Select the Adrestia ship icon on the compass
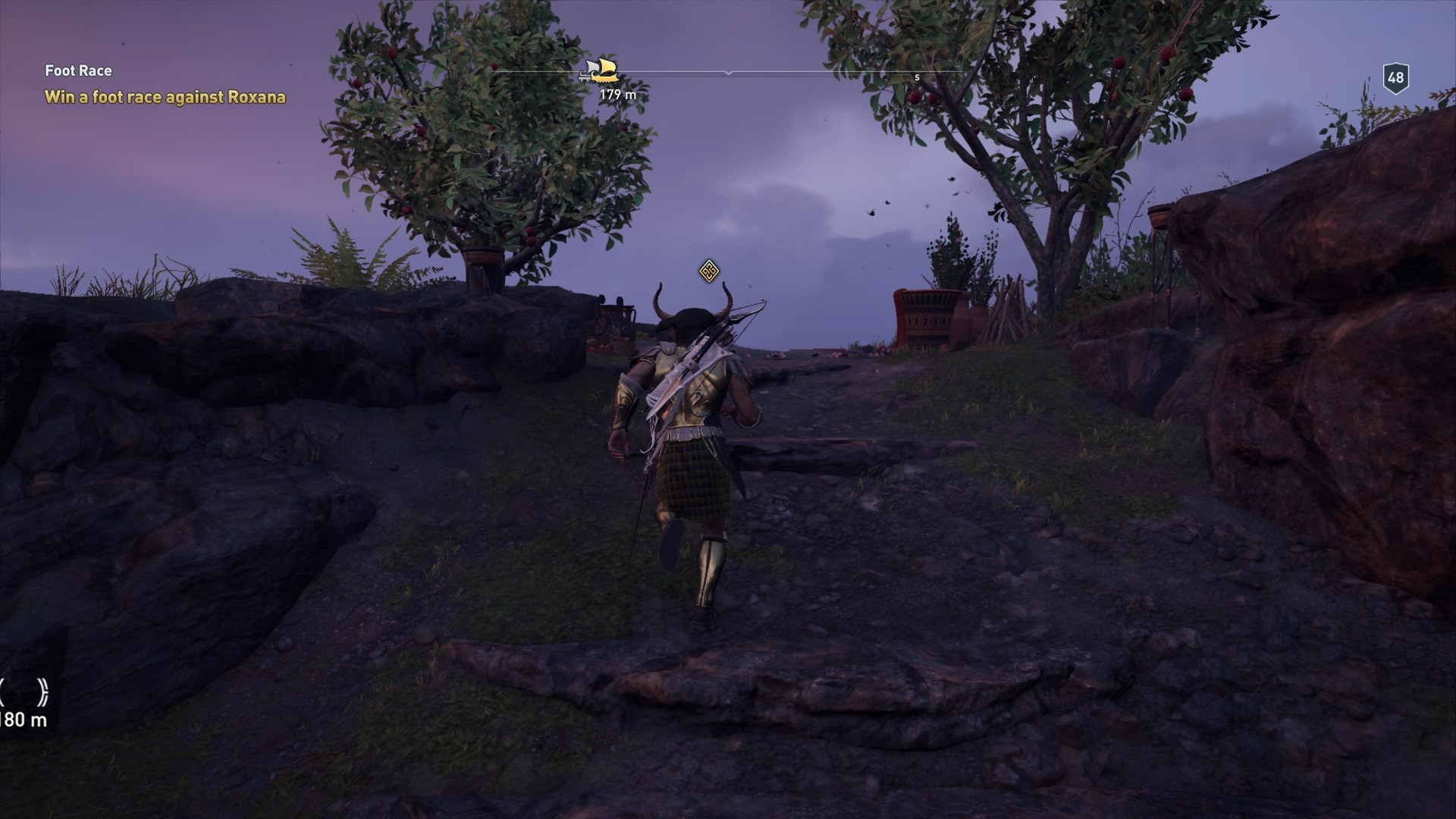Screen dimensions: 1456x819 tap(601, 71)
